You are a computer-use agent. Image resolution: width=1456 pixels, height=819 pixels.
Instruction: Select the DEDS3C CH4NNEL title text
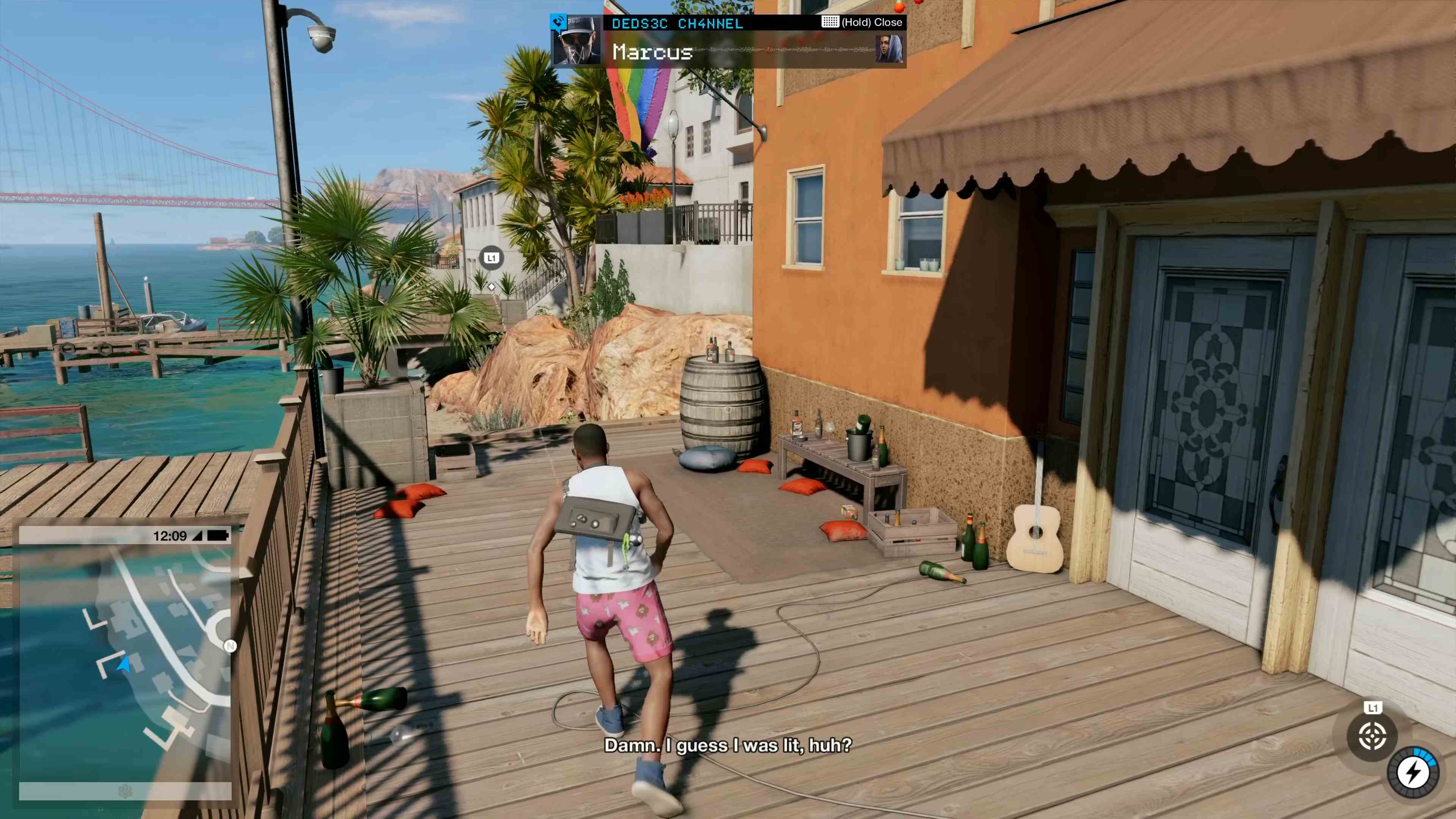coord(676,23)
